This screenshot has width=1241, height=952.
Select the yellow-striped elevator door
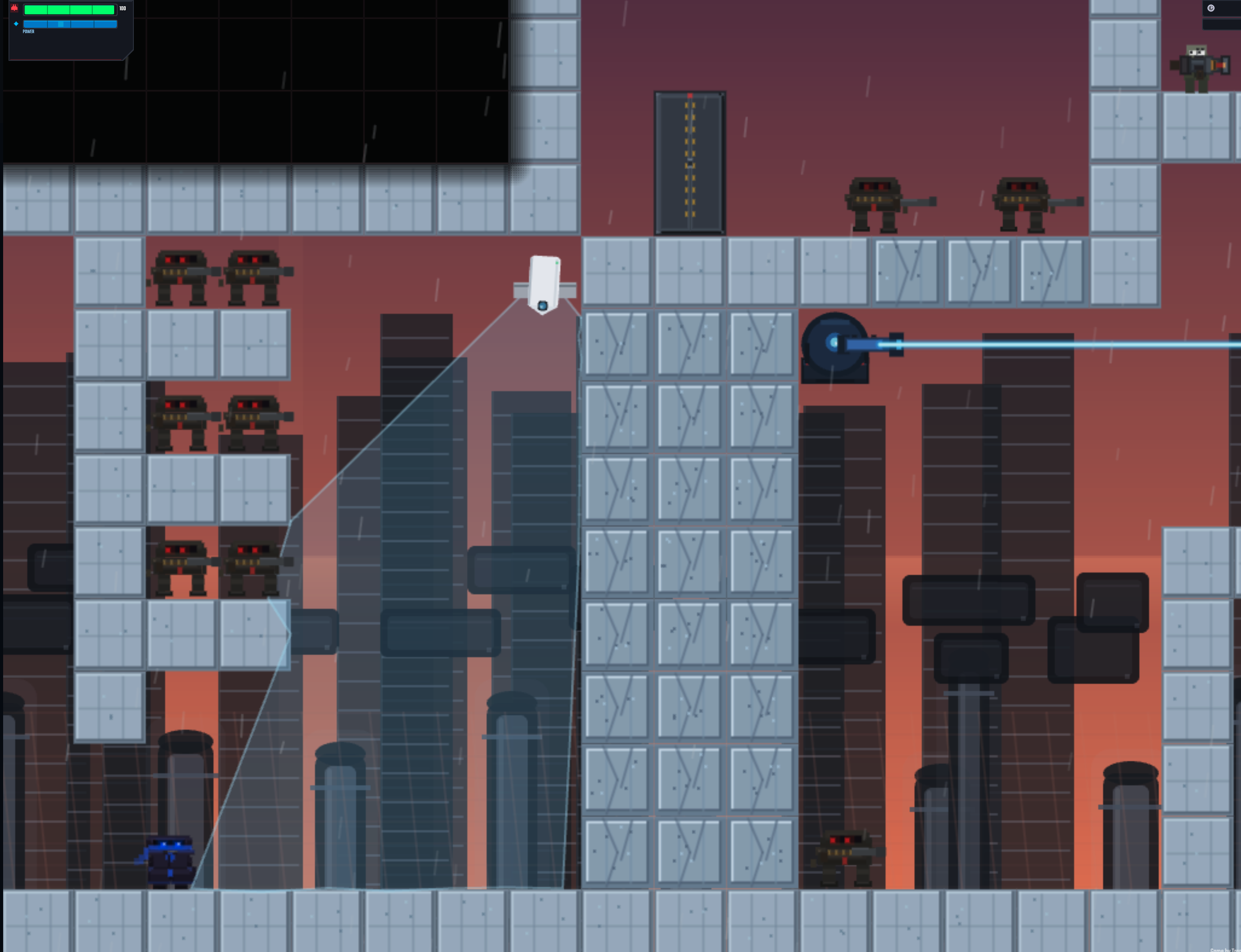690,162
